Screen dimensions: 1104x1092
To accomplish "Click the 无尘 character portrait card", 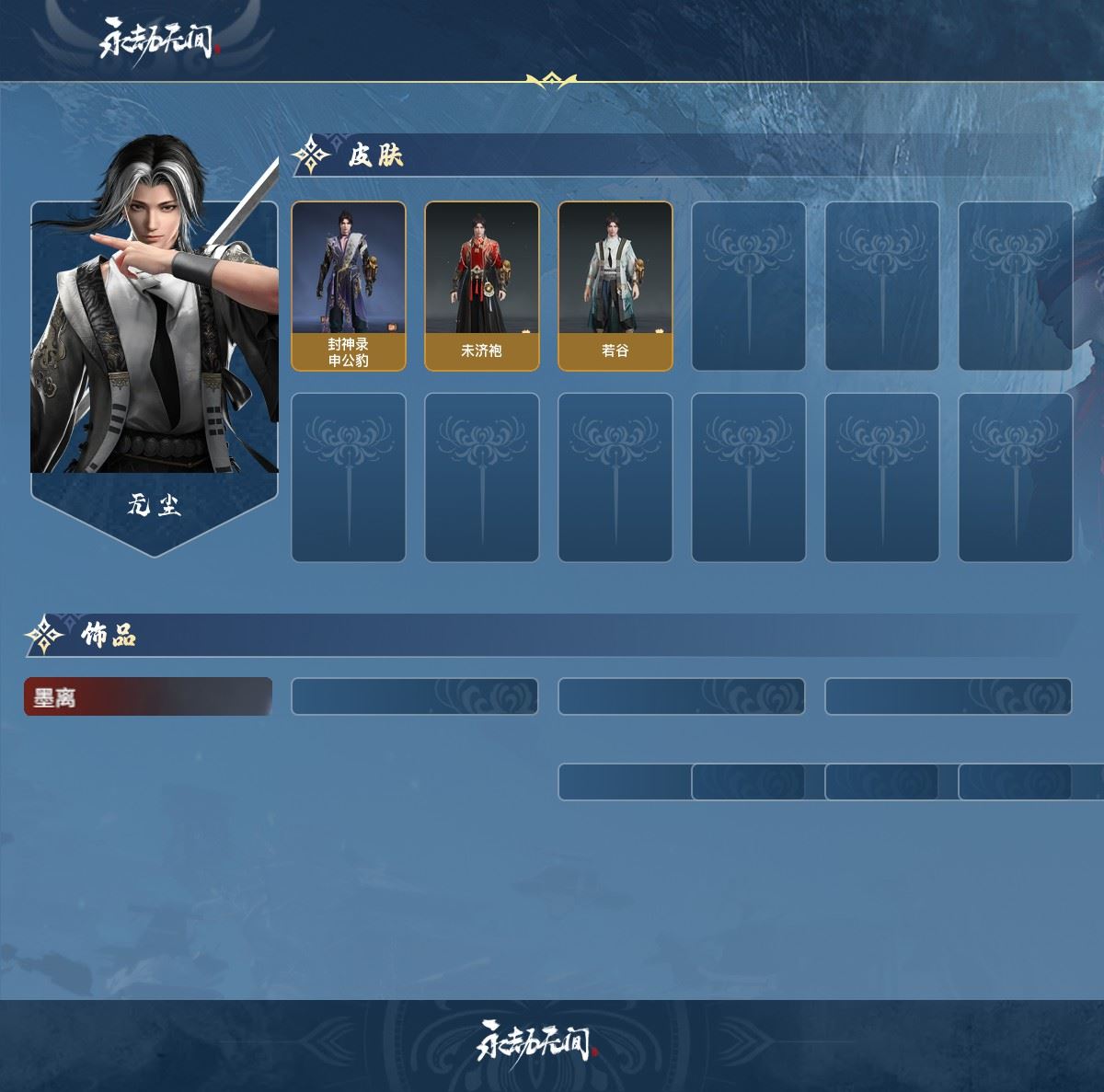I will click(155, 359).
